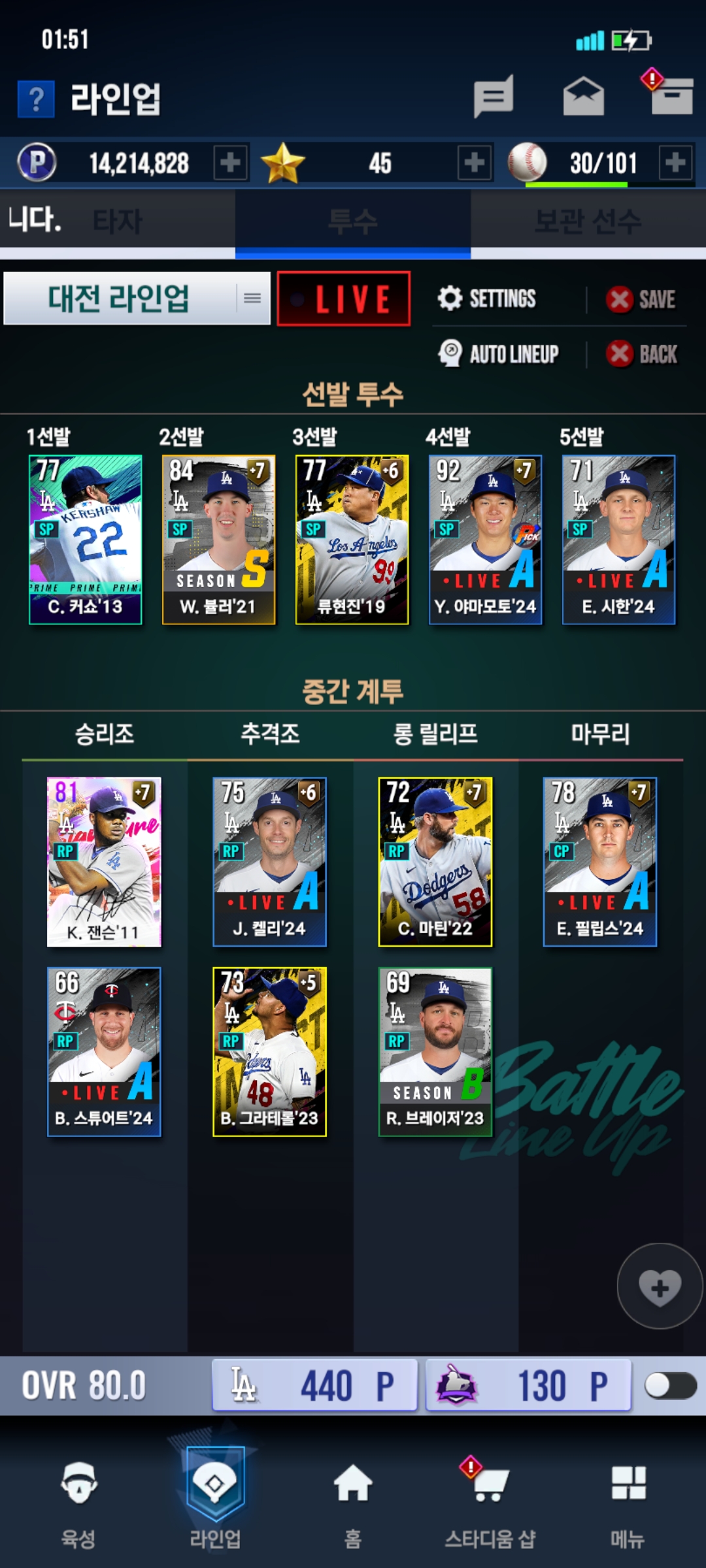Switch to the 보관 선수 tab
This screenshot has width=706, height=1568.
click(588, 221)
